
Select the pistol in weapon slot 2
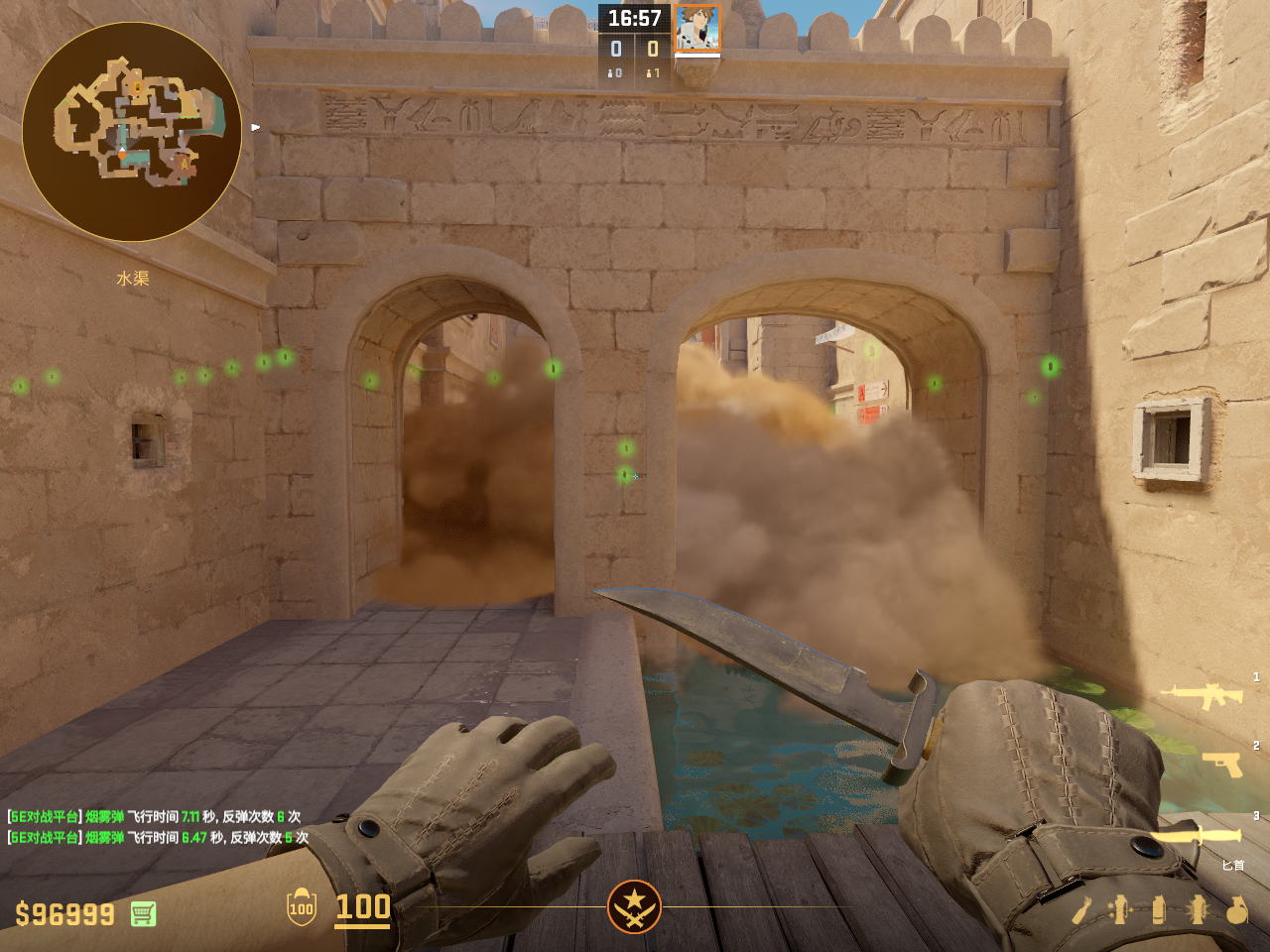click(x=1222, y=764)
